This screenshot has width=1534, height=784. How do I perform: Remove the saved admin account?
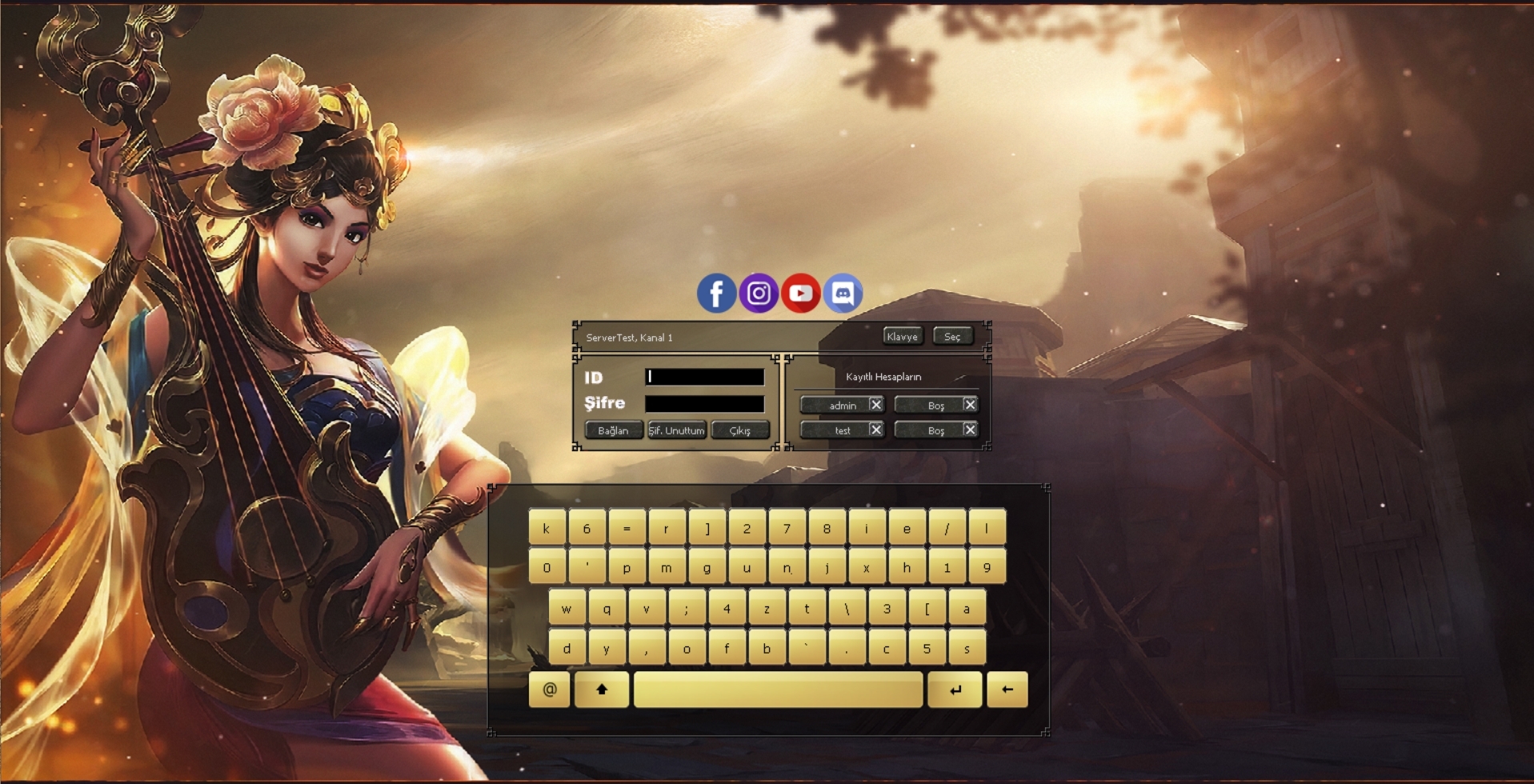[x=876, y=405]
